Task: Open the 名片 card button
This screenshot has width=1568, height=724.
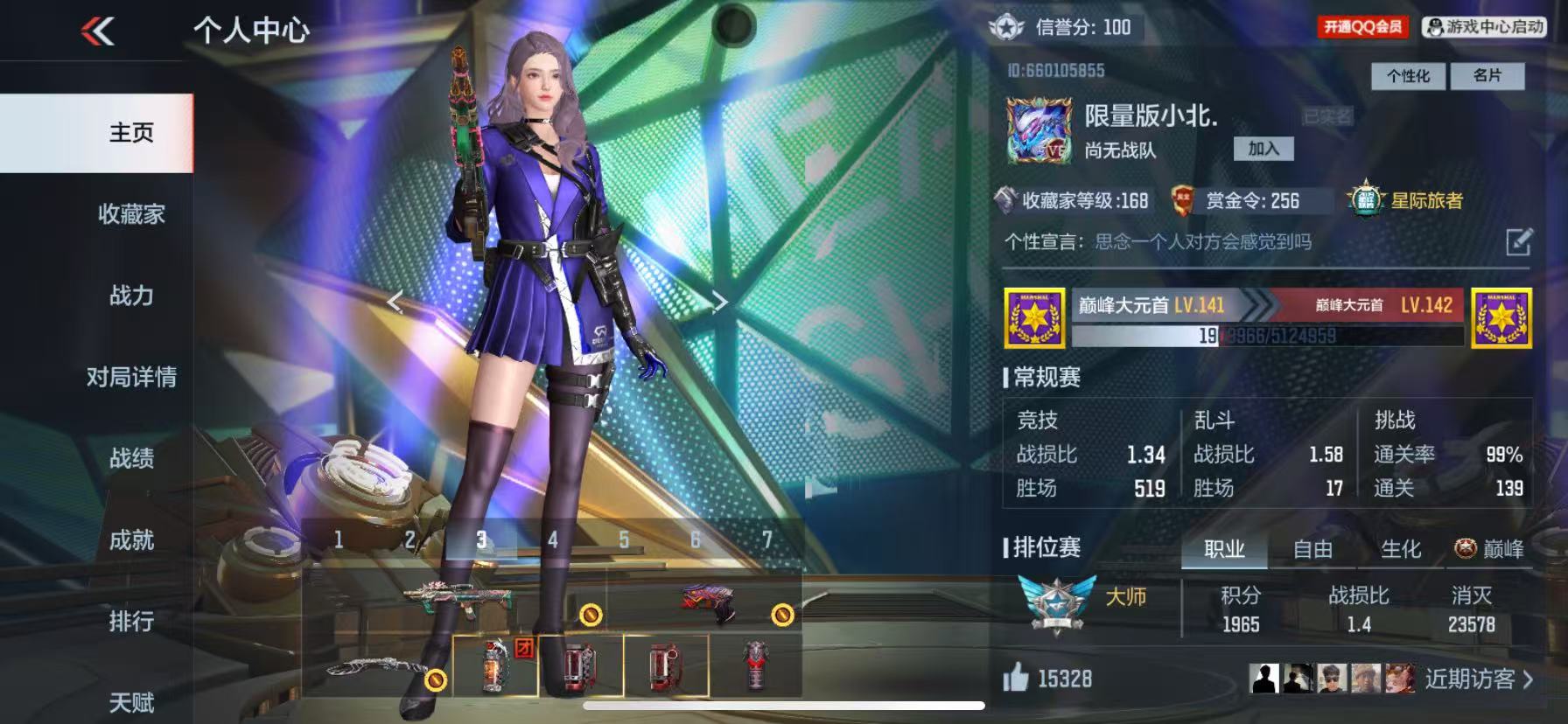Action: (1487, 76)
